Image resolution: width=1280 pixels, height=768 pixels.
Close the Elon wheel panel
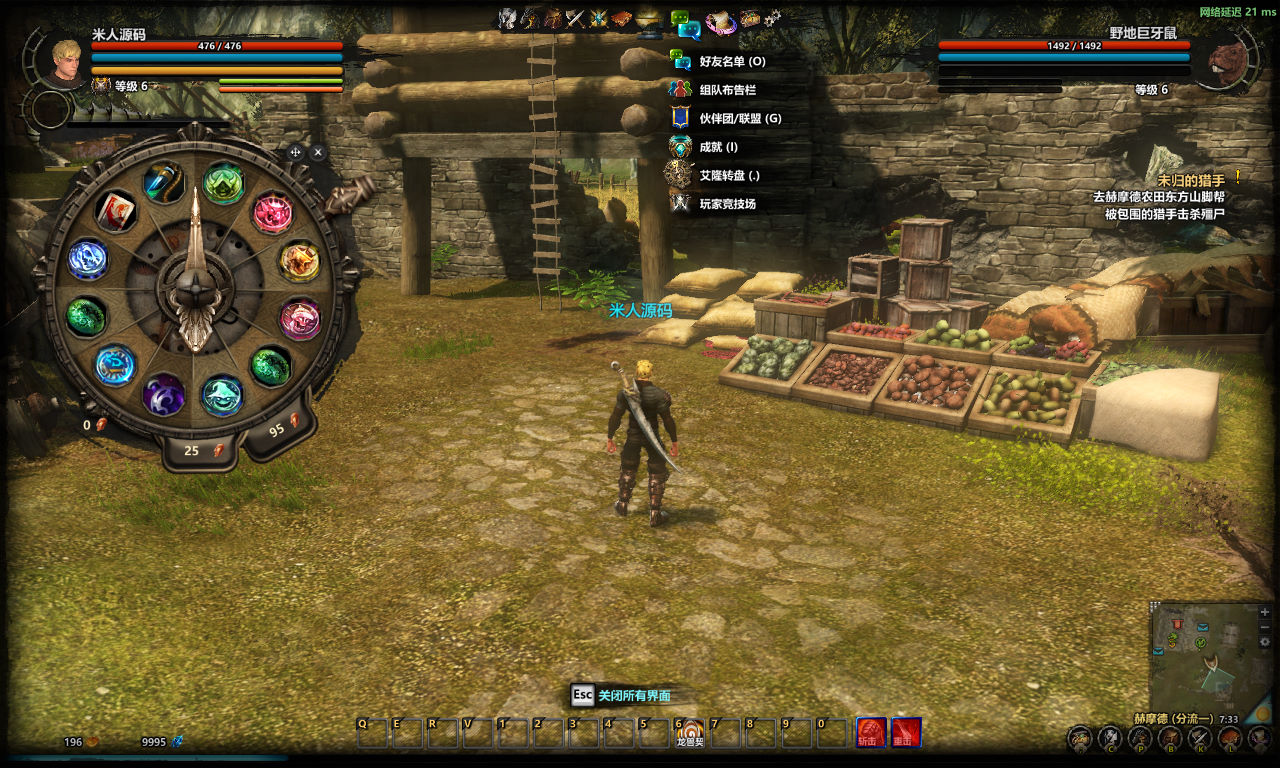click(x=318, y=152)
